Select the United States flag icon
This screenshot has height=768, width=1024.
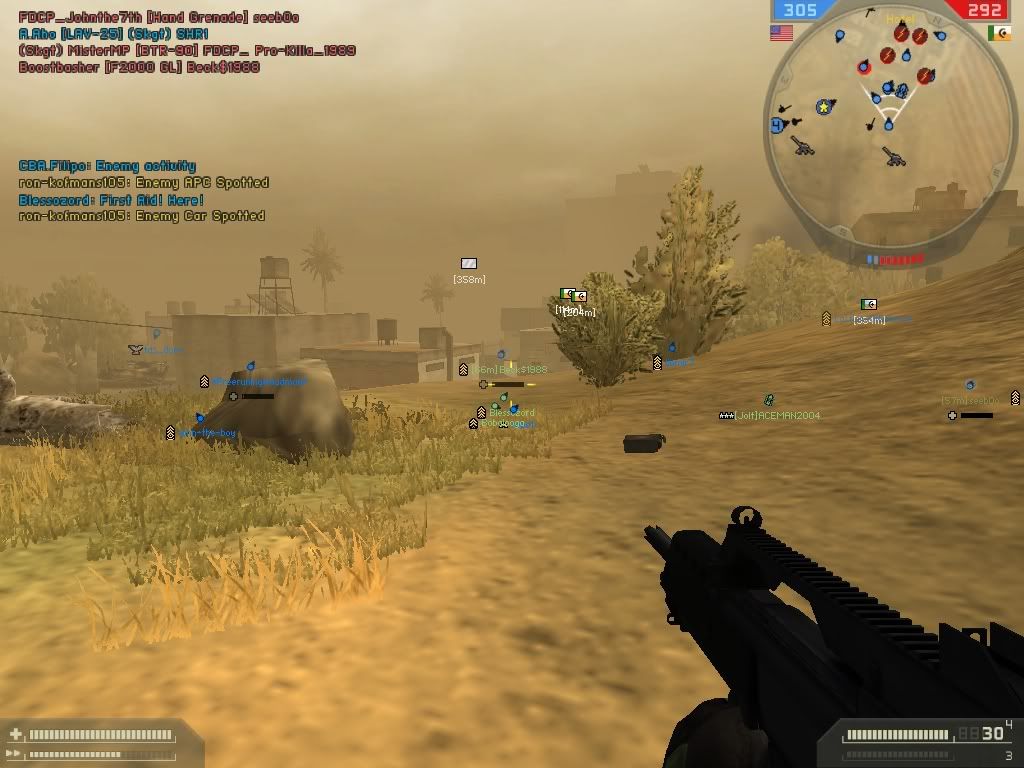(781, 33)
